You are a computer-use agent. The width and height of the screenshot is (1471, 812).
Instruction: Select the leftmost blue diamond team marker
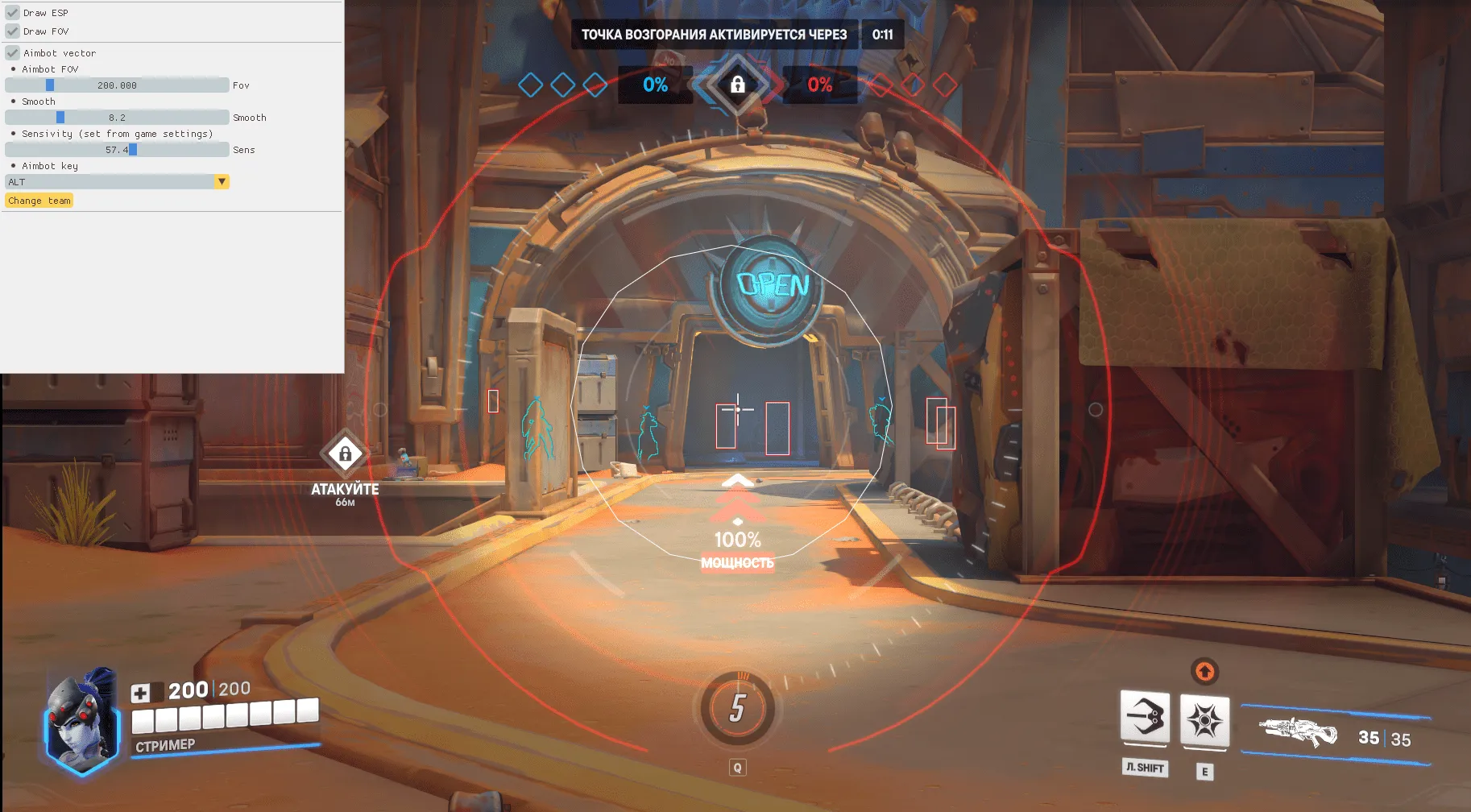532,84
